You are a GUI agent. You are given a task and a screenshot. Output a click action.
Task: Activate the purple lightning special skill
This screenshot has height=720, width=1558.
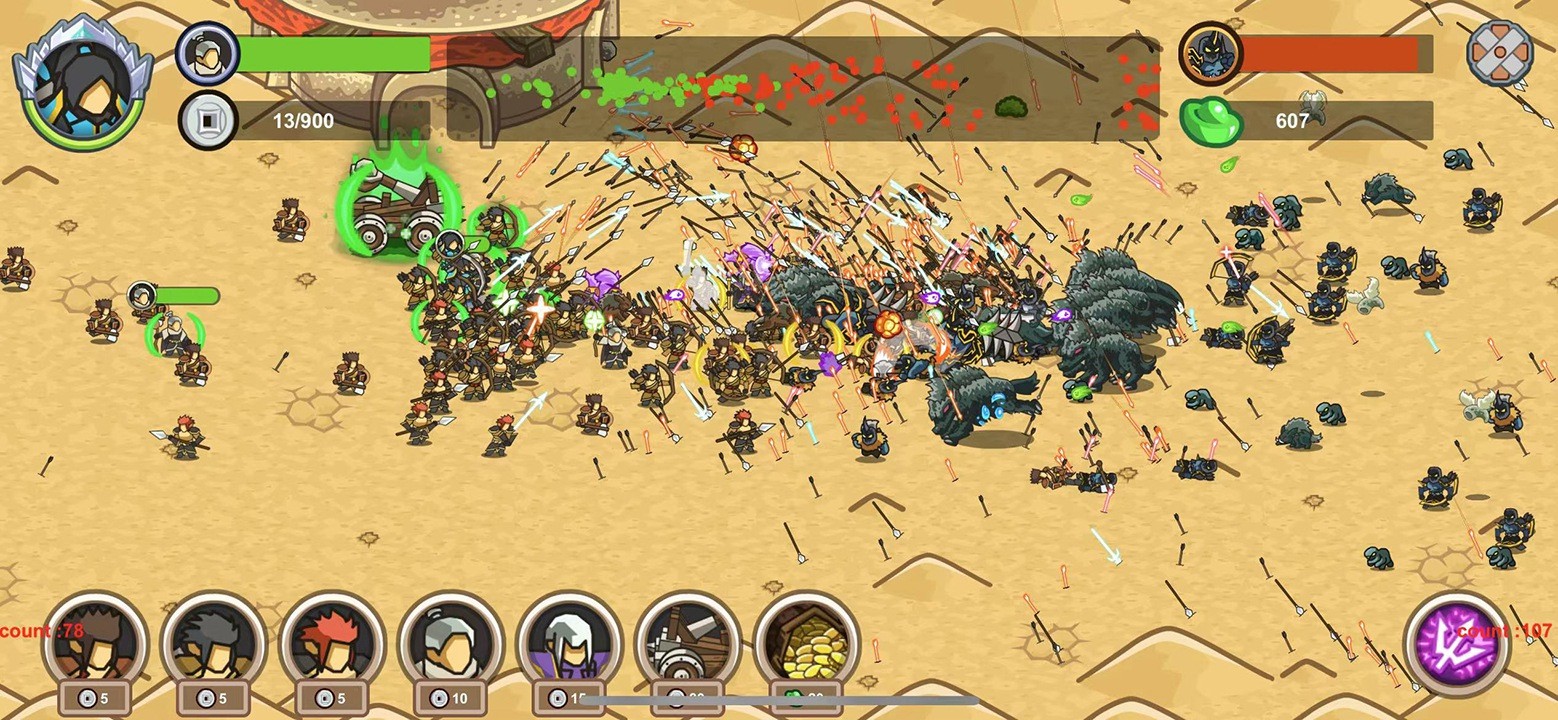(x=1456, y=643)
